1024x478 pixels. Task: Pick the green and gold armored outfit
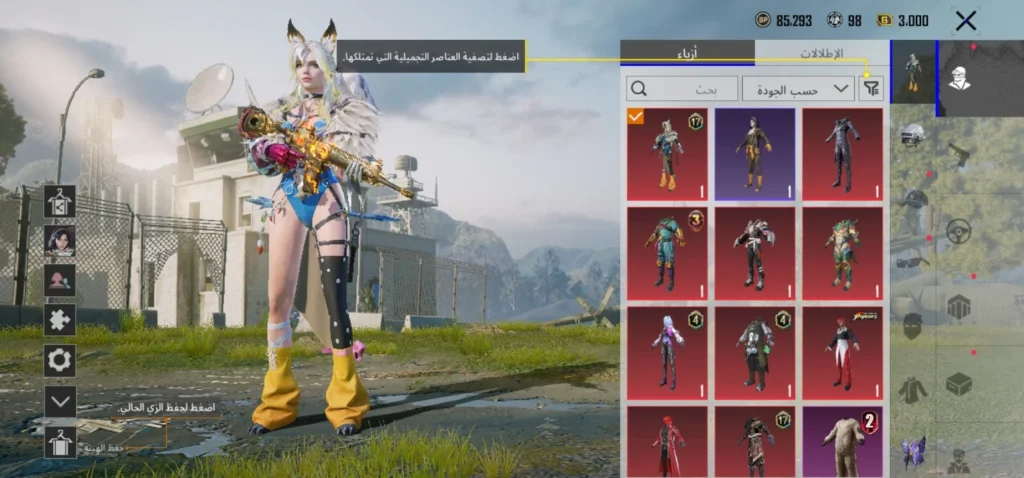click(842, 253)
